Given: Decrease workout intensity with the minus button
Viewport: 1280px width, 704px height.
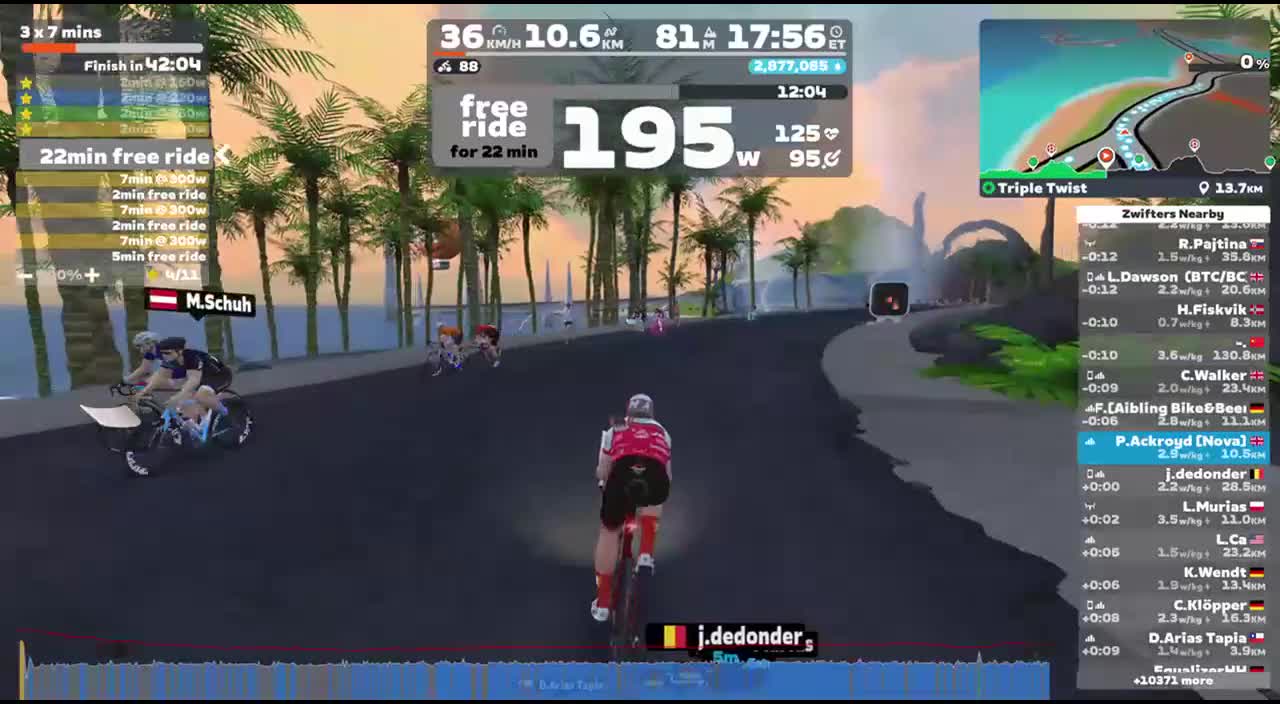Looking at the screenshot, I should click(x=26, y=275).
